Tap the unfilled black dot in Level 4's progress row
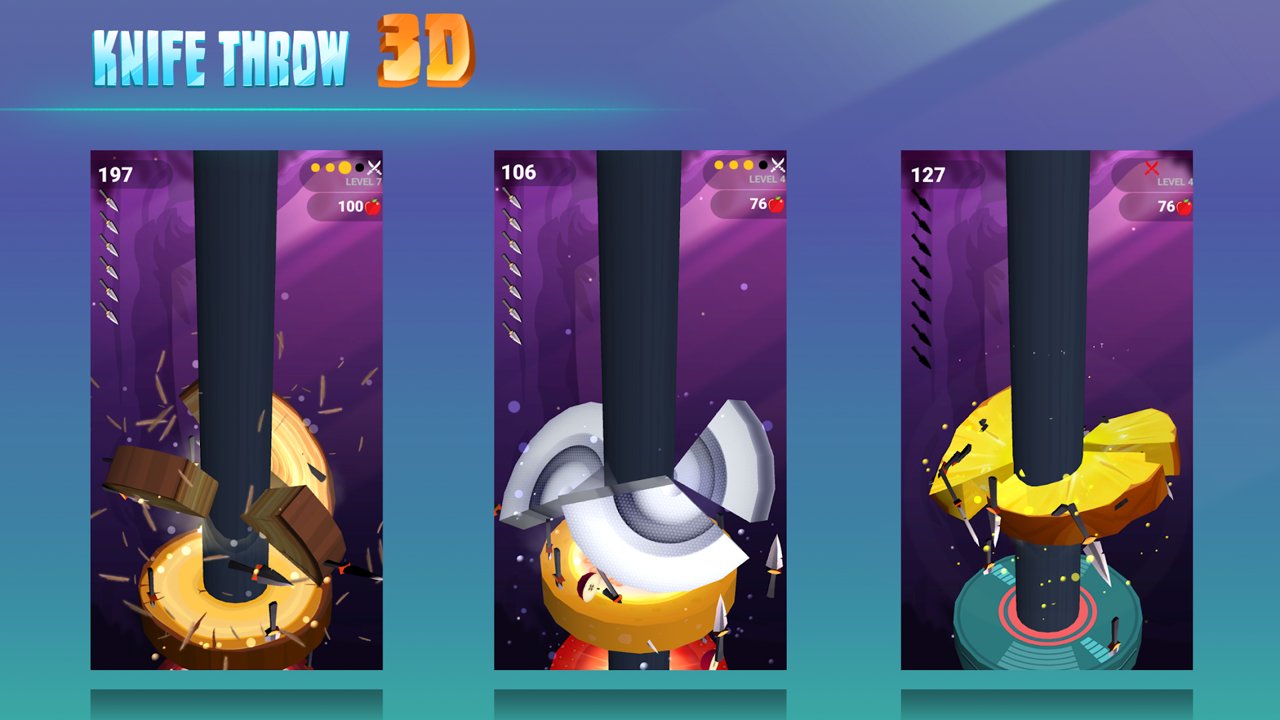Viewport: 1280px width, 720px height. click(x=763, y=165)
